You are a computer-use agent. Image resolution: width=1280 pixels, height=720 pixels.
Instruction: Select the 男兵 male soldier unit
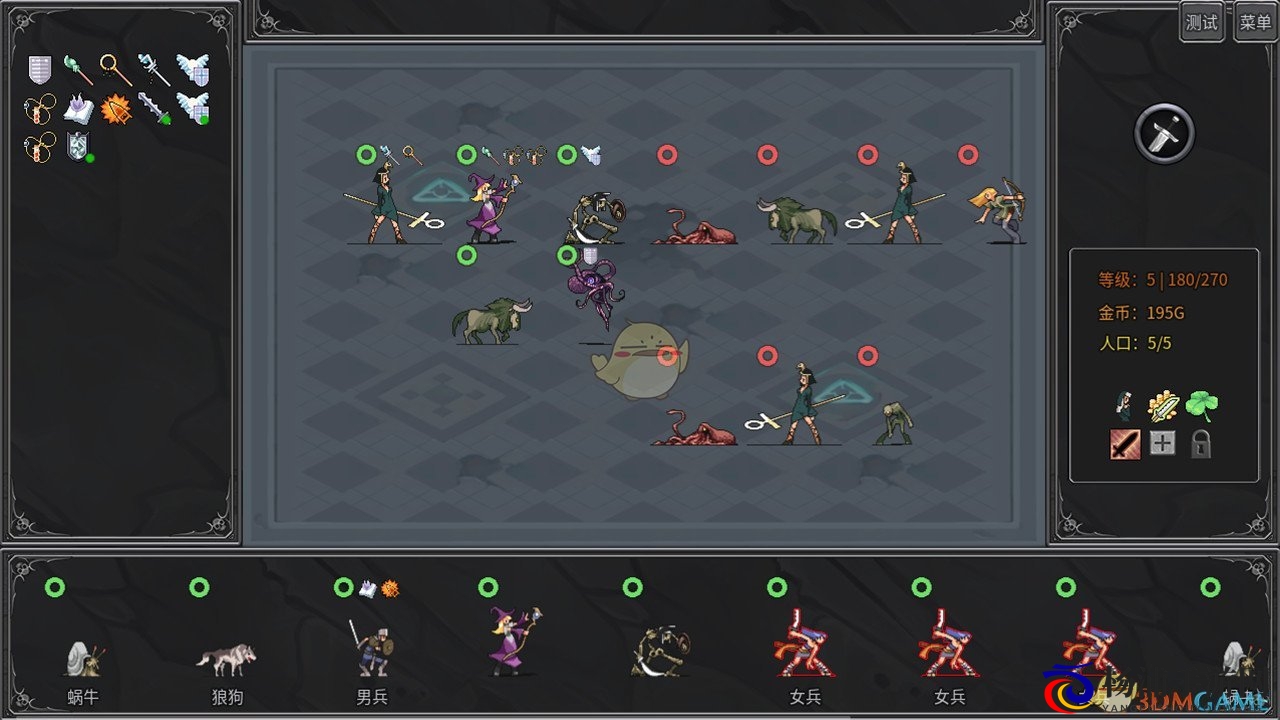point(372,650)
